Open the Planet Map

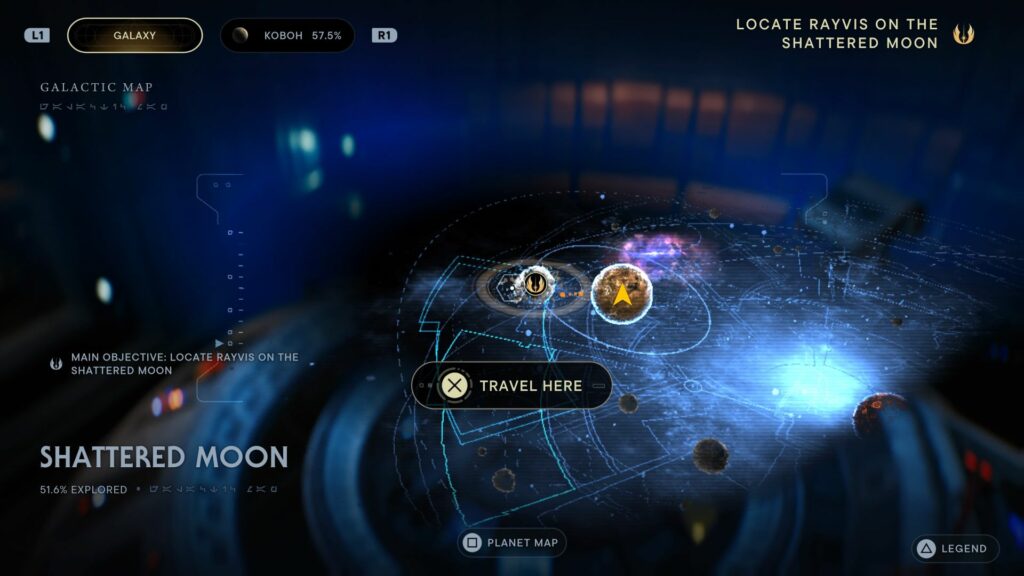point(512,543)
